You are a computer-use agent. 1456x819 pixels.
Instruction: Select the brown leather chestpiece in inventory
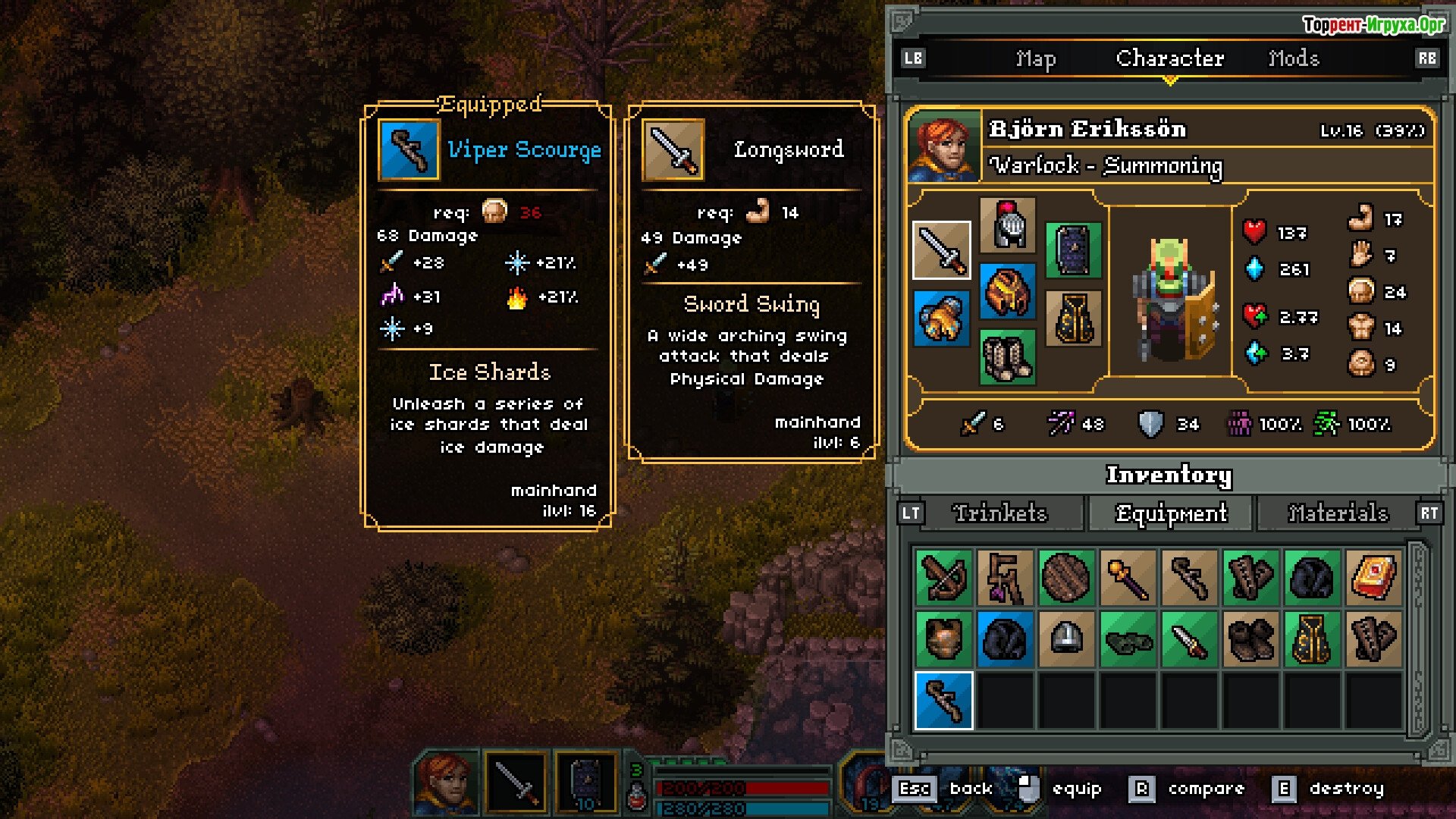943,639
